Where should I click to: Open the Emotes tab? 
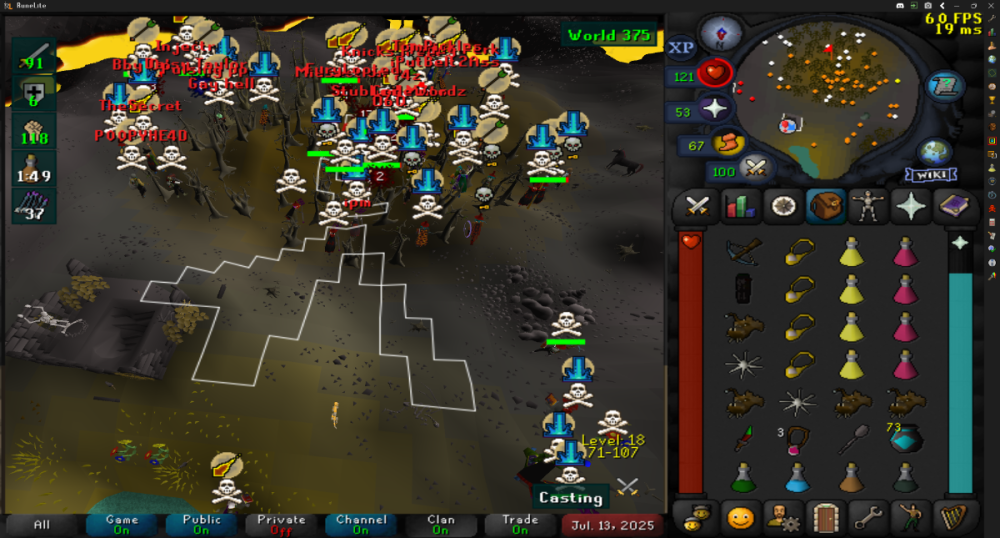click(x=911, y=518)
